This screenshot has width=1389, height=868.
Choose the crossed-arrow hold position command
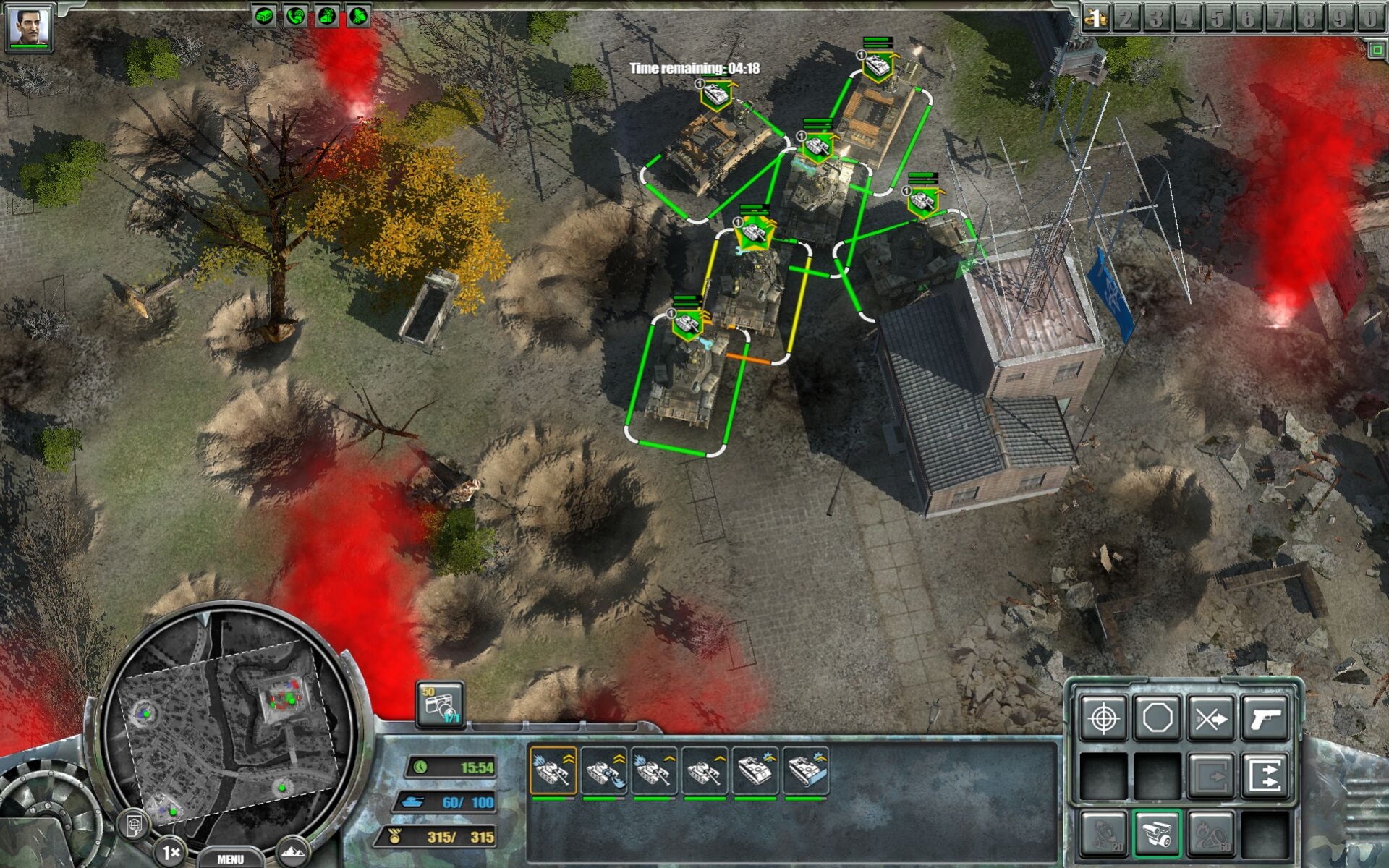point(1211,718)
